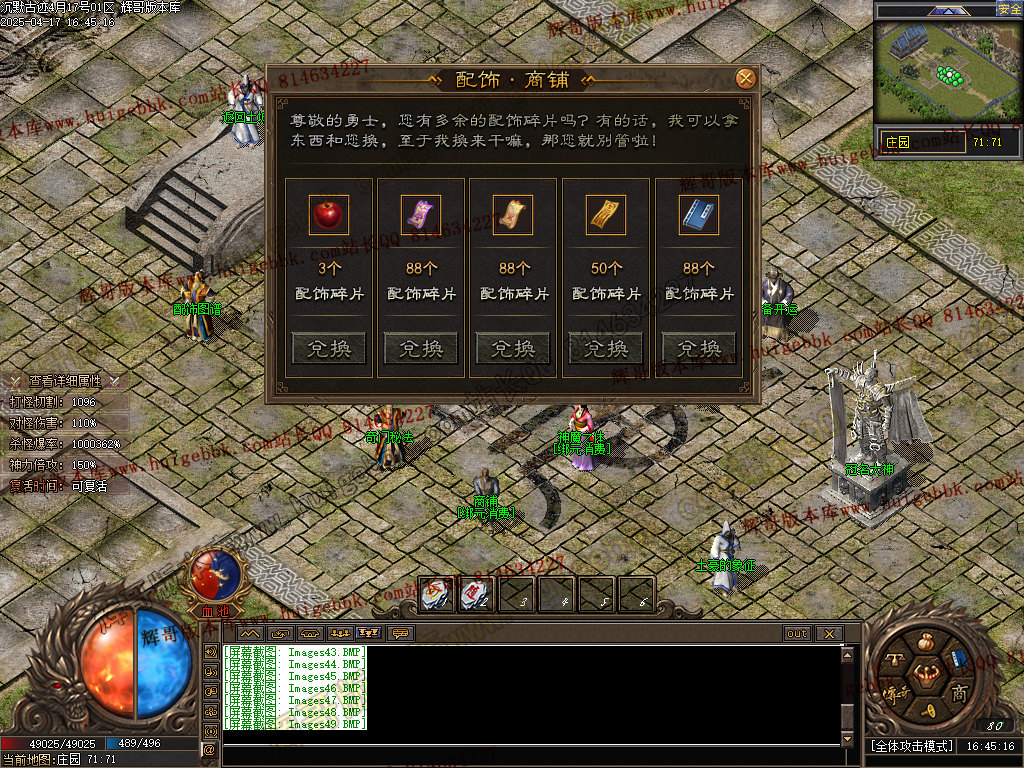The height and width of the screenshot is (768, 1024).
Task: Open the 查看详细属性 detailed attributes panel
Action: tap(65, 381)
